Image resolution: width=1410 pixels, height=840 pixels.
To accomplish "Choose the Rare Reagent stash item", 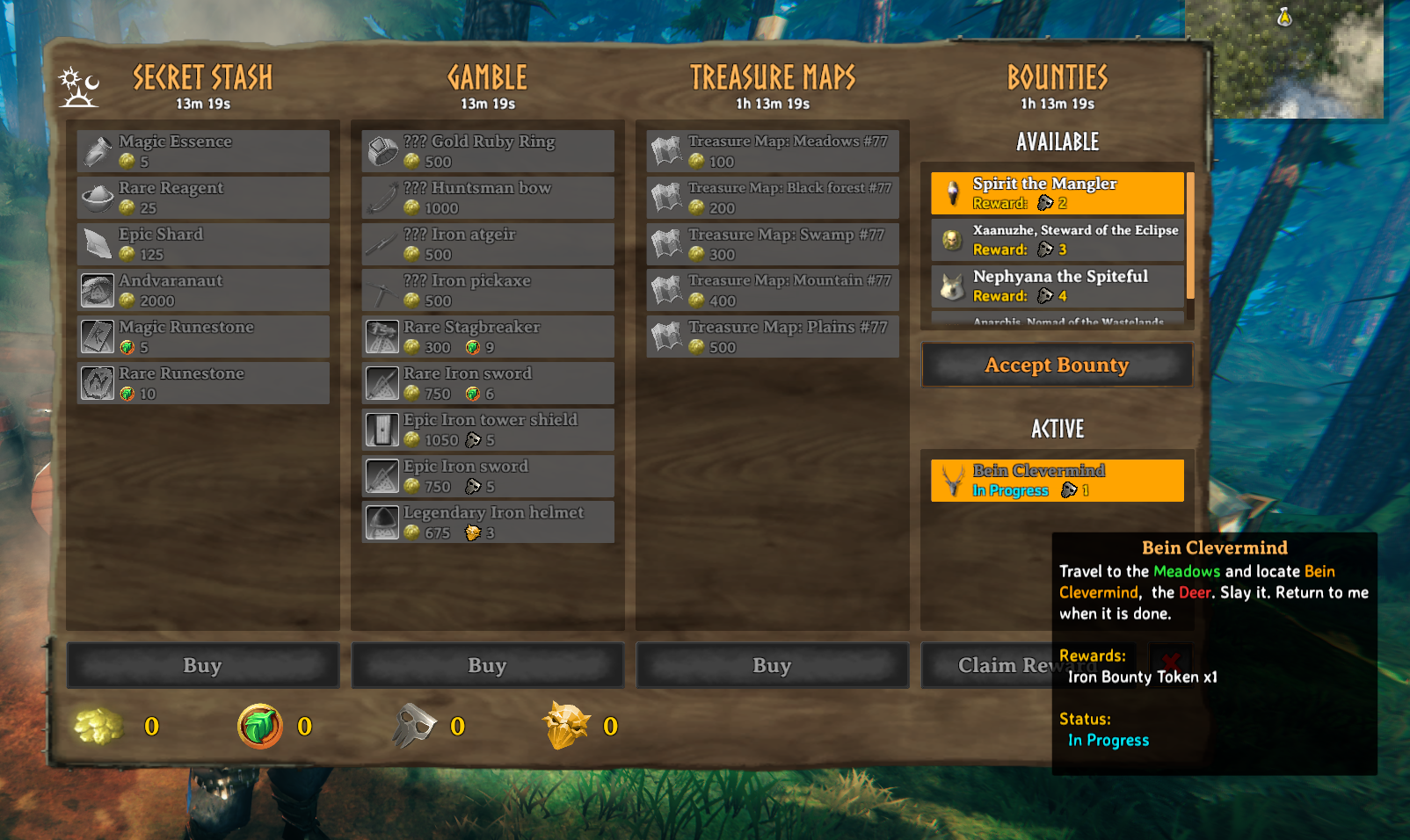I will click(203, 198).
